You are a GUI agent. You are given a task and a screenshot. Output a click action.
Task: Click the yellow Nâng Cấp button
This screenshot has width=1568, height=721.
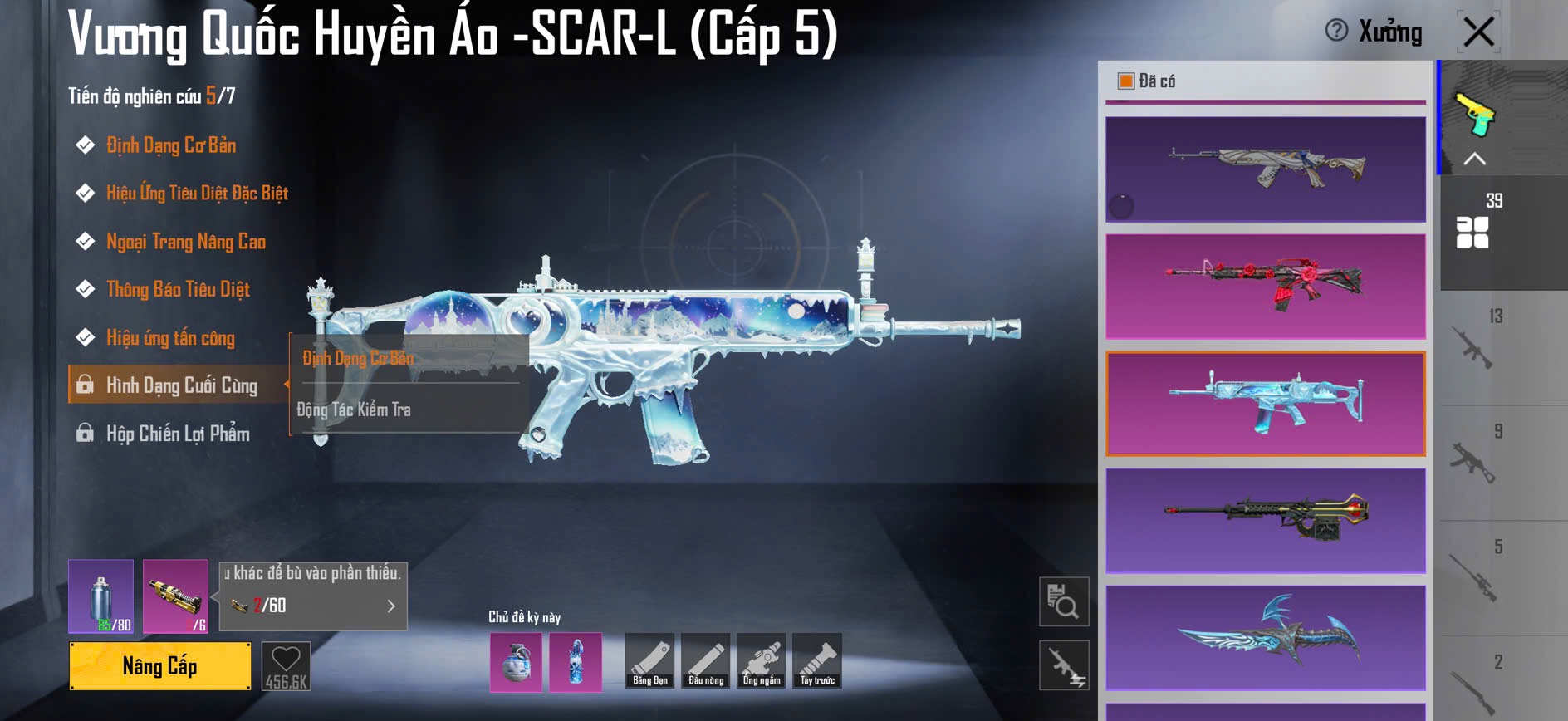point(159,666)
